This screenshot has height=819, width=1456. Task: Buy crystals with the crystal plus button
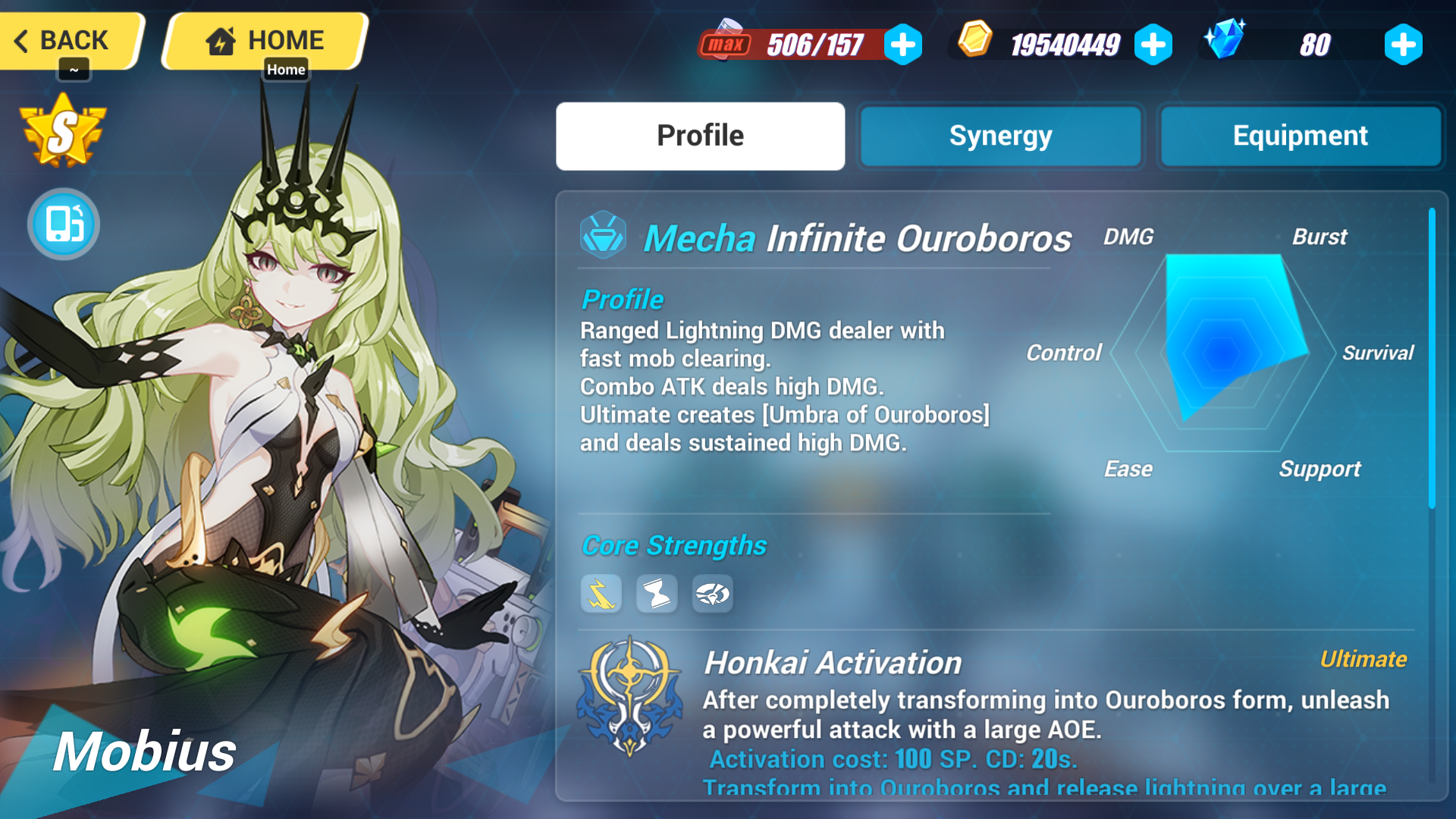[x=1402, y=45]
